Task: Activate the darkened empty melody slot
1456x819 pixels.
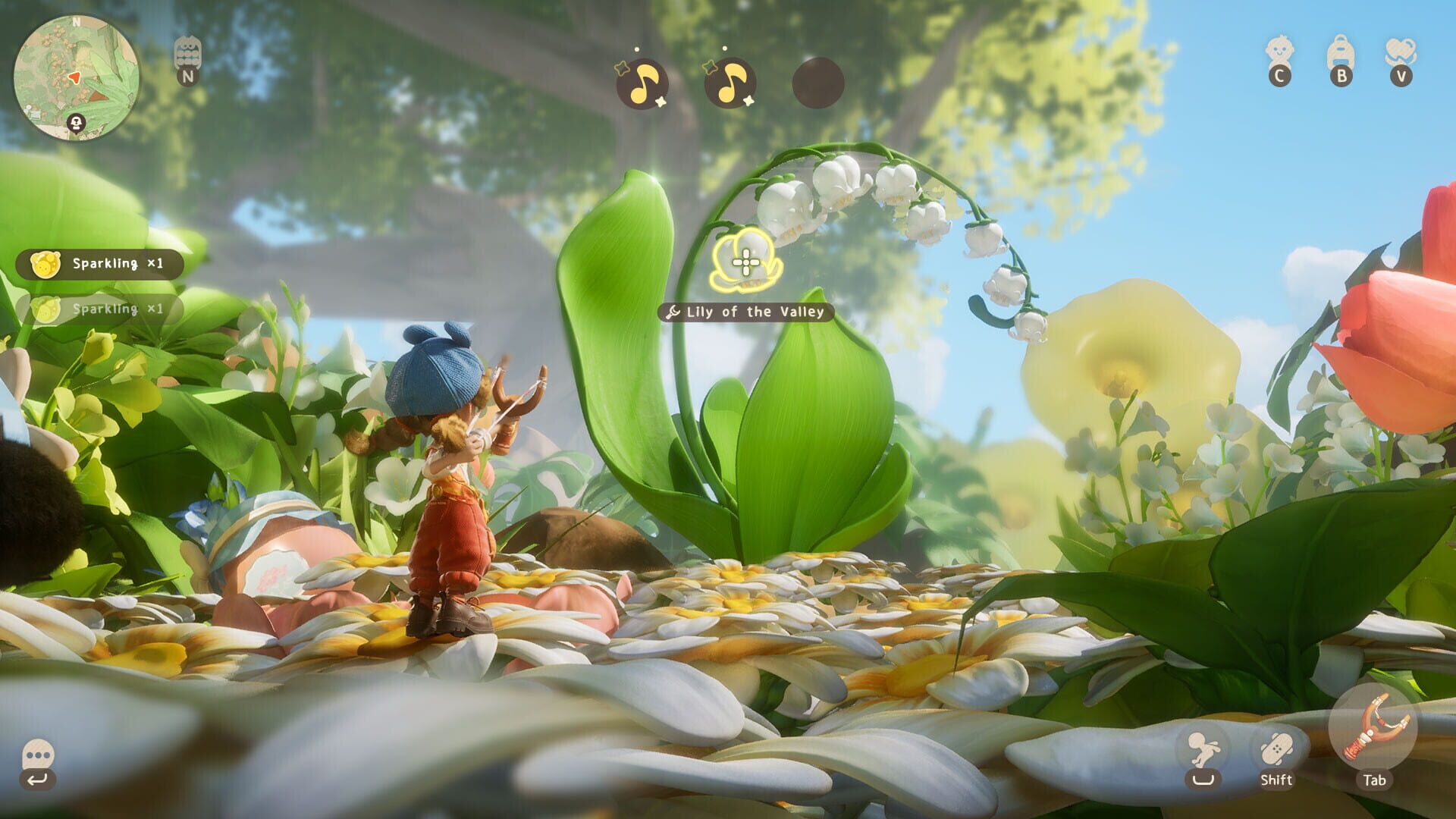Action: (815, 83)
